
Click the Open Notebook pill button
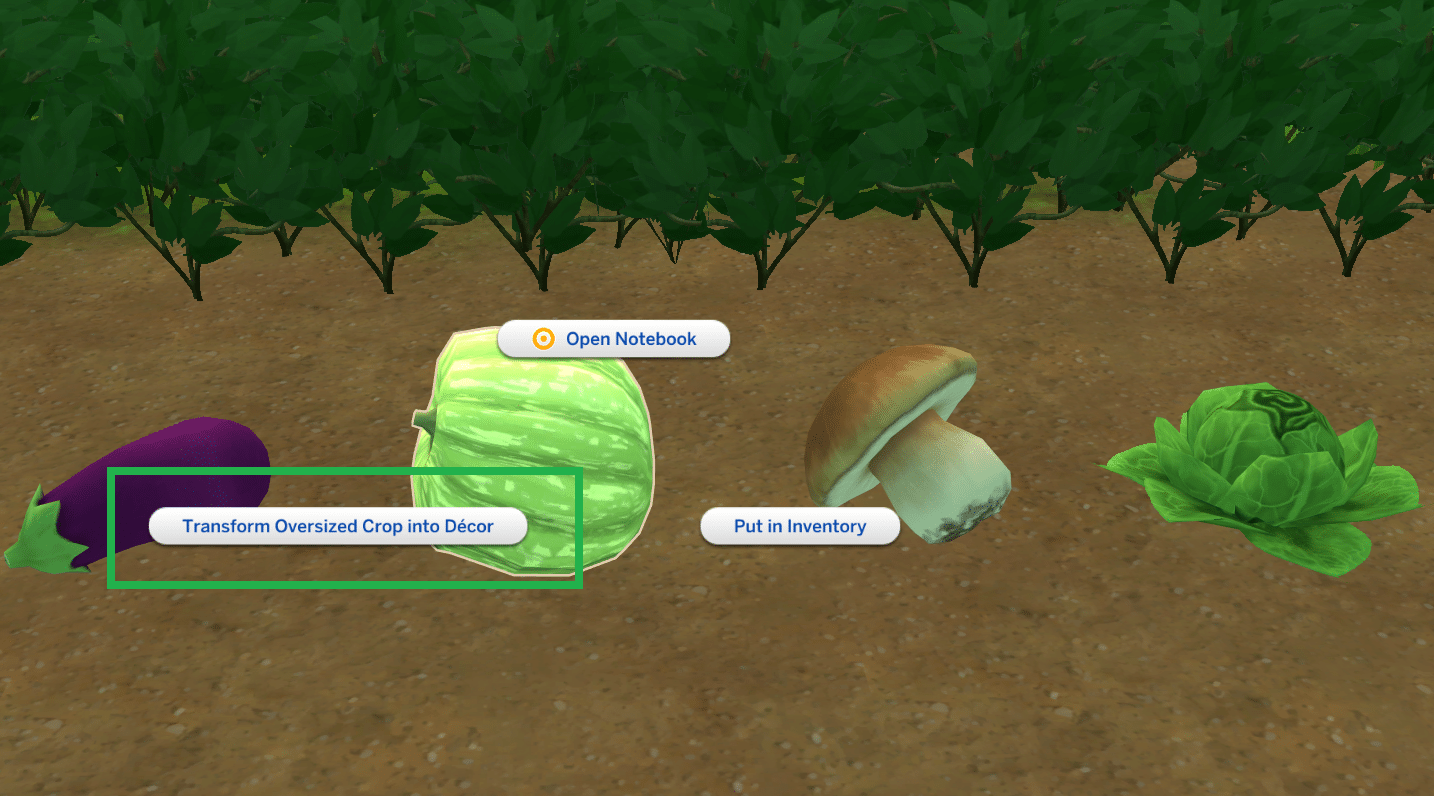tap(613, 338)
